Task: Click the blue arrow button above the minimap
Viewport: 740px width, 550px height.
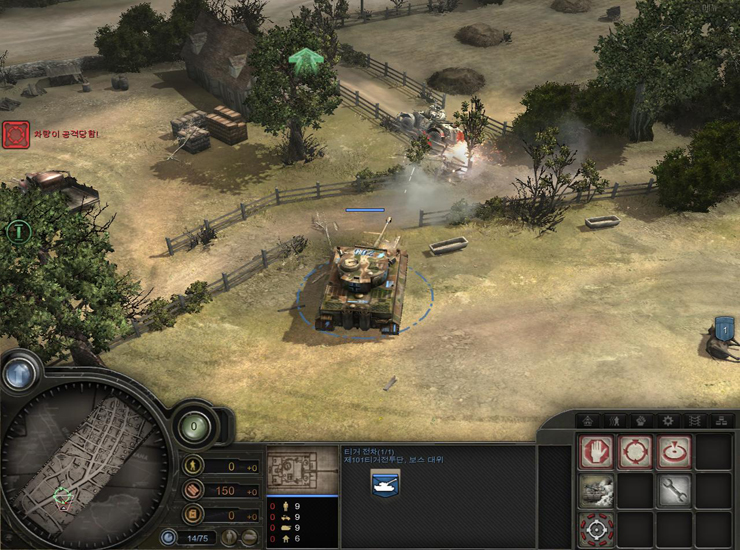Action: coord(20,373)
